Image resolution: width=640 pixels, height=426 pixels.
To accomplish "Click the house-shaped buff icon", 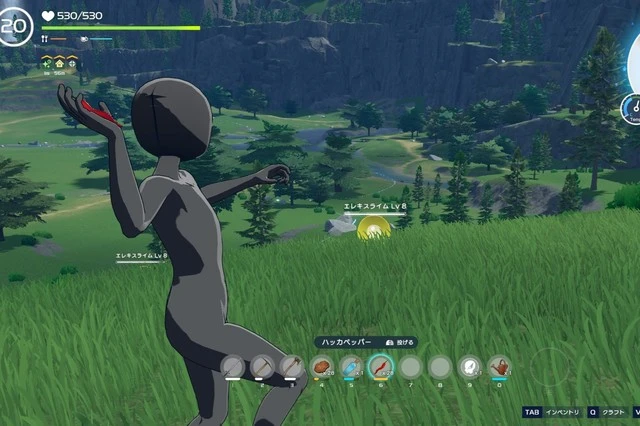I will tap(60, 63).
